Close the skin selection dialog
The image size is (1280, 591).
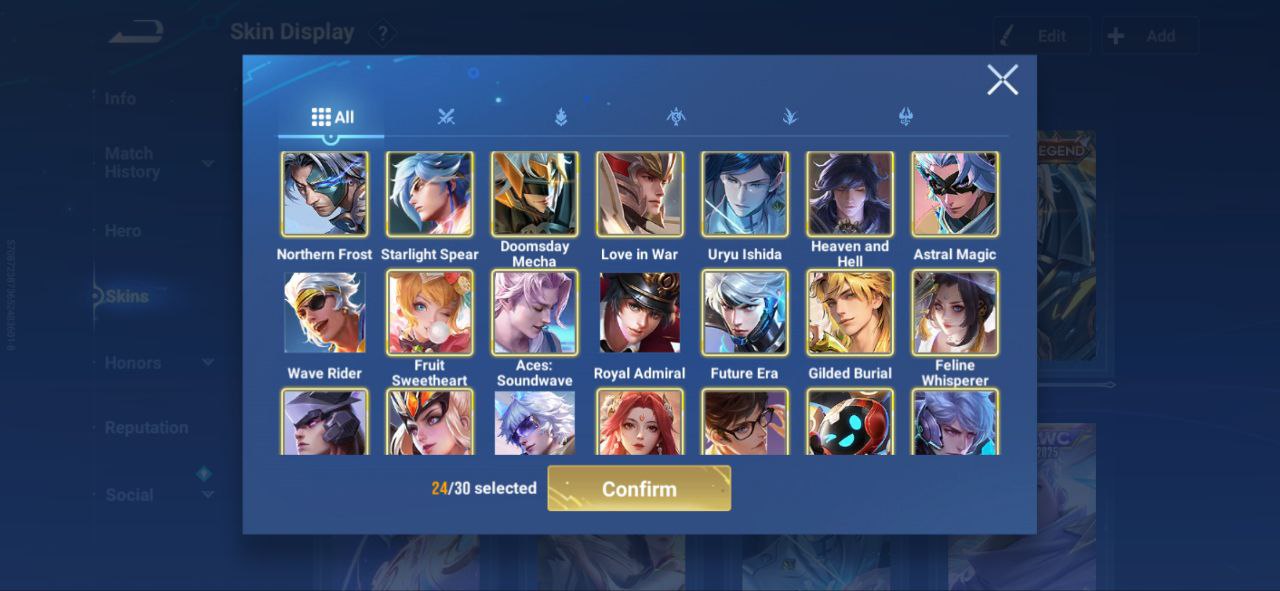1002,80
